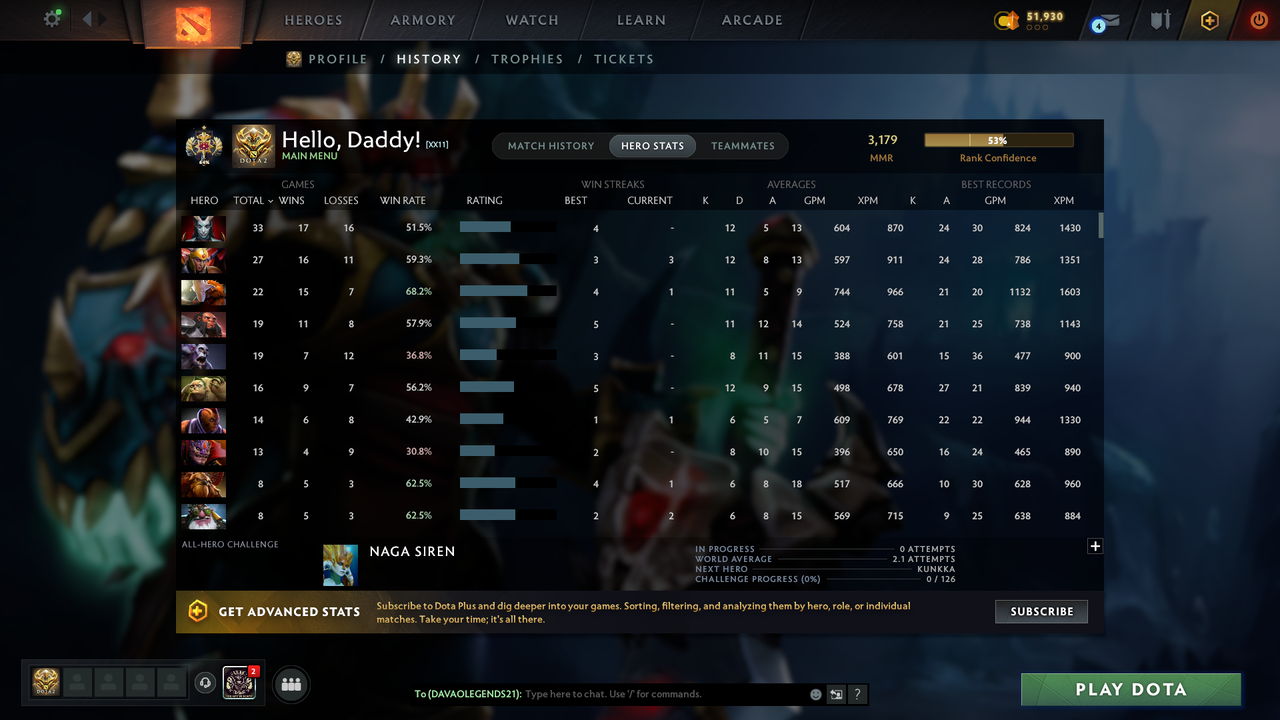This screenshot has width=1280, height=720.
Task: Collapse the main menu back arrow
Action: coord(85,17)
